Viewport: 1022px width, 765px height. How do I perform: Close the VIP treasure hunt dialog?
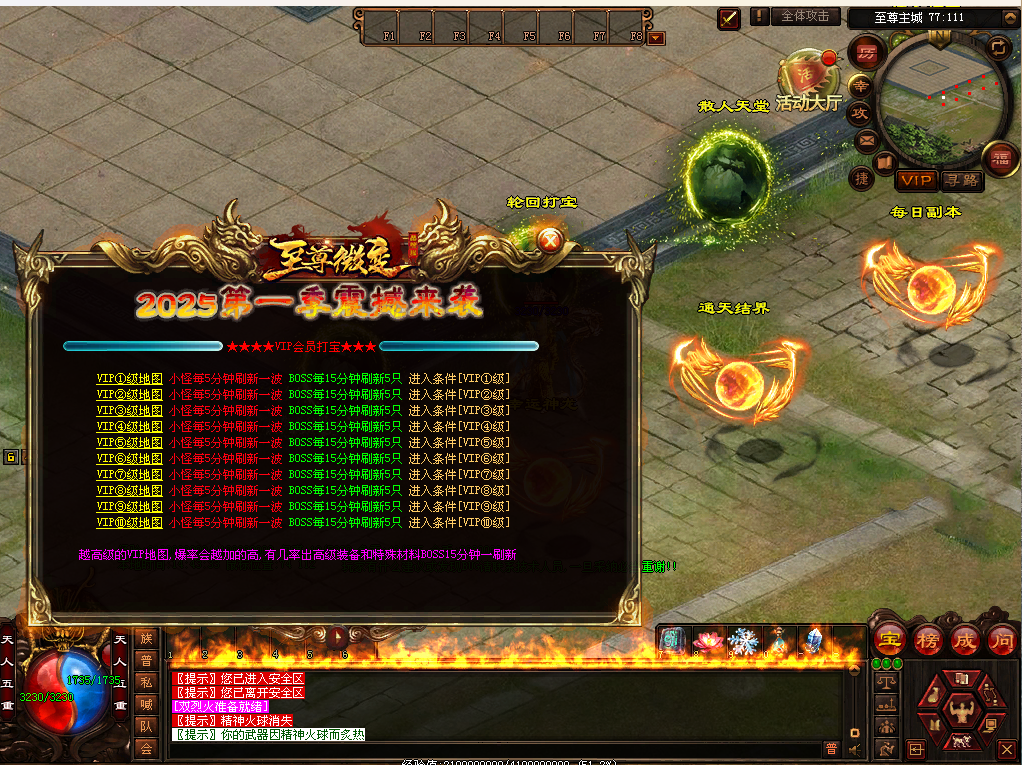point(549,240)
